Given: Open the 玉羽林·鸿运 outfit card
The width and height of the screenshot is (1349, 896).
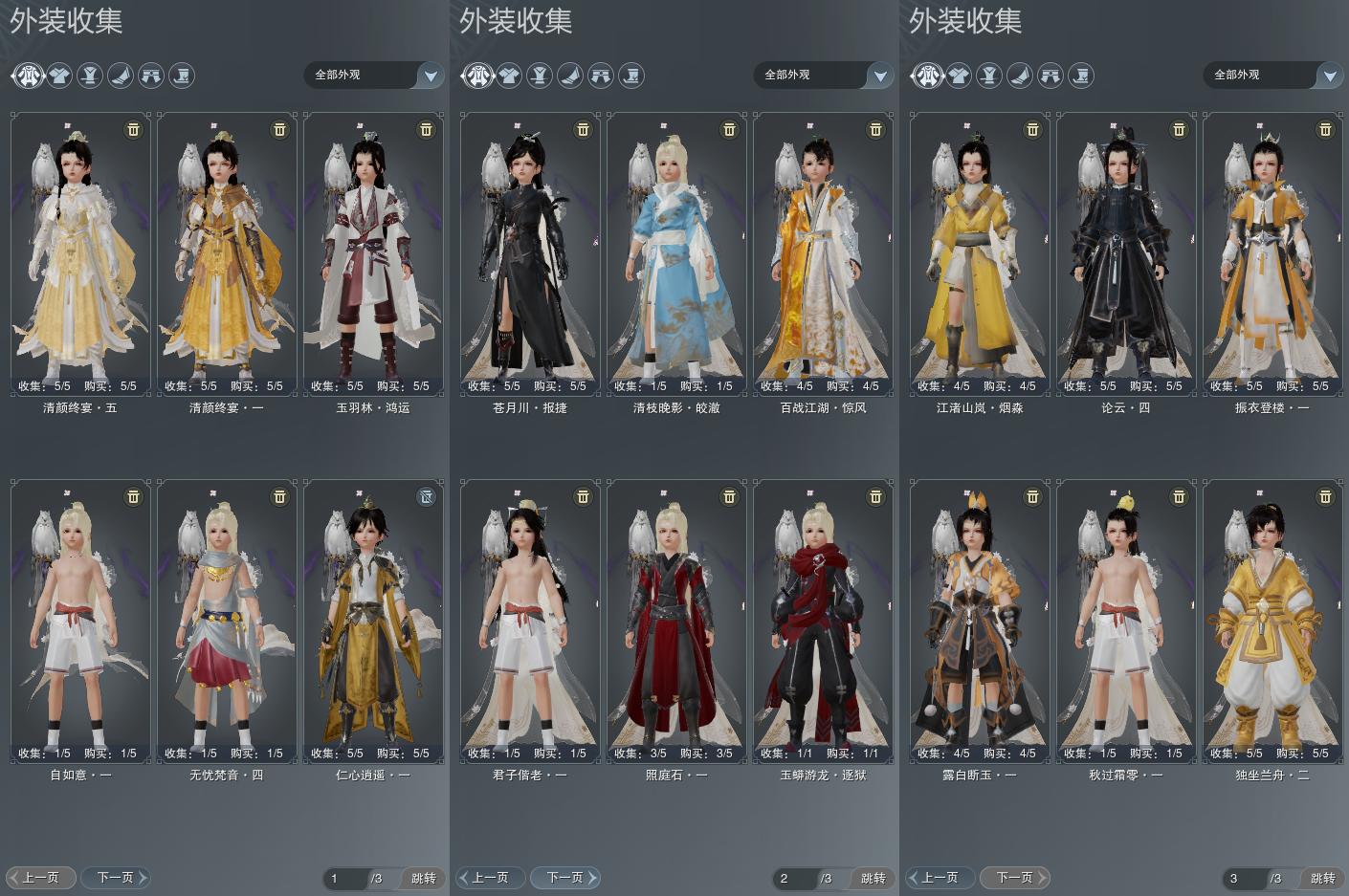Looking at the screenshot, I should tap(373, 253).
